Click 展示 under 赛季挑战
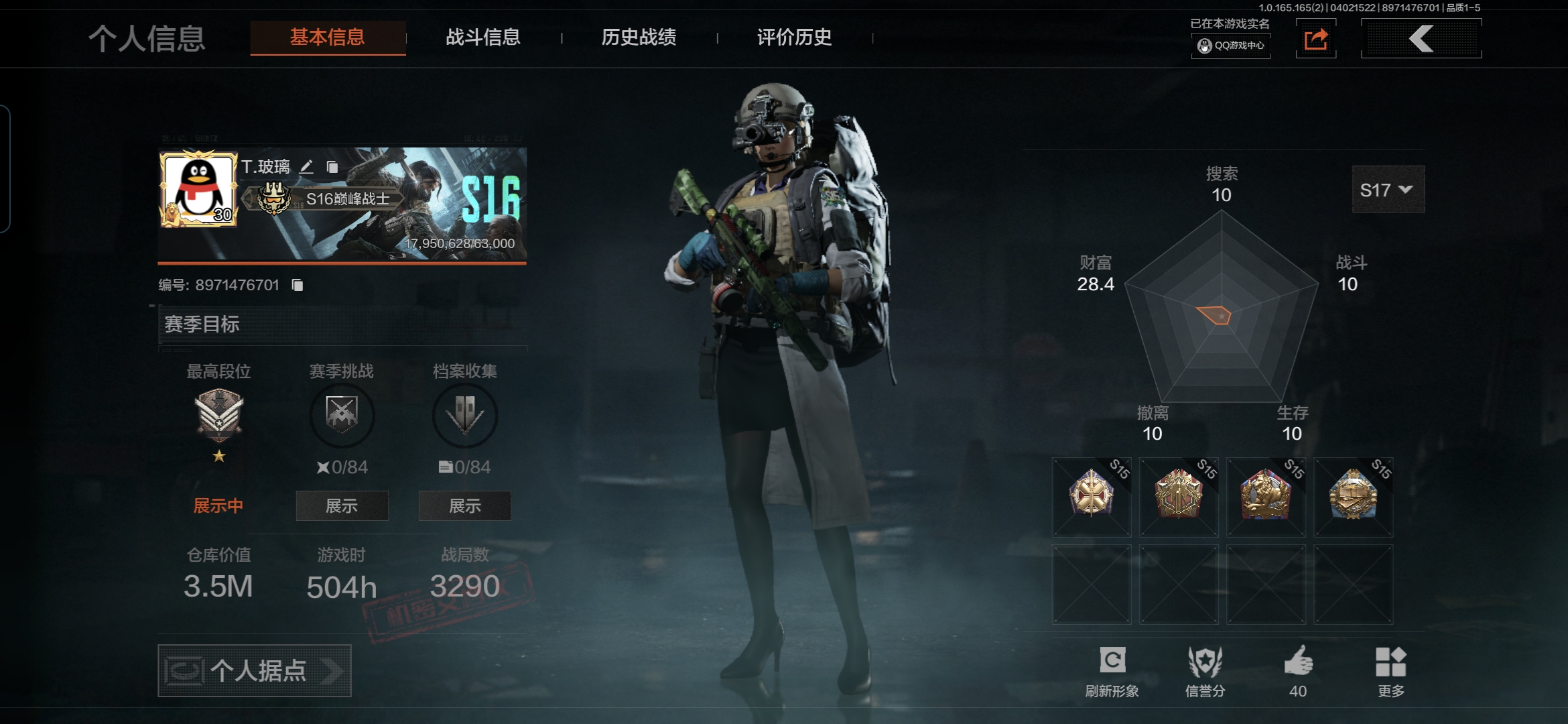The height and width of the screenshot is (724, 1568). coord(342,506)
